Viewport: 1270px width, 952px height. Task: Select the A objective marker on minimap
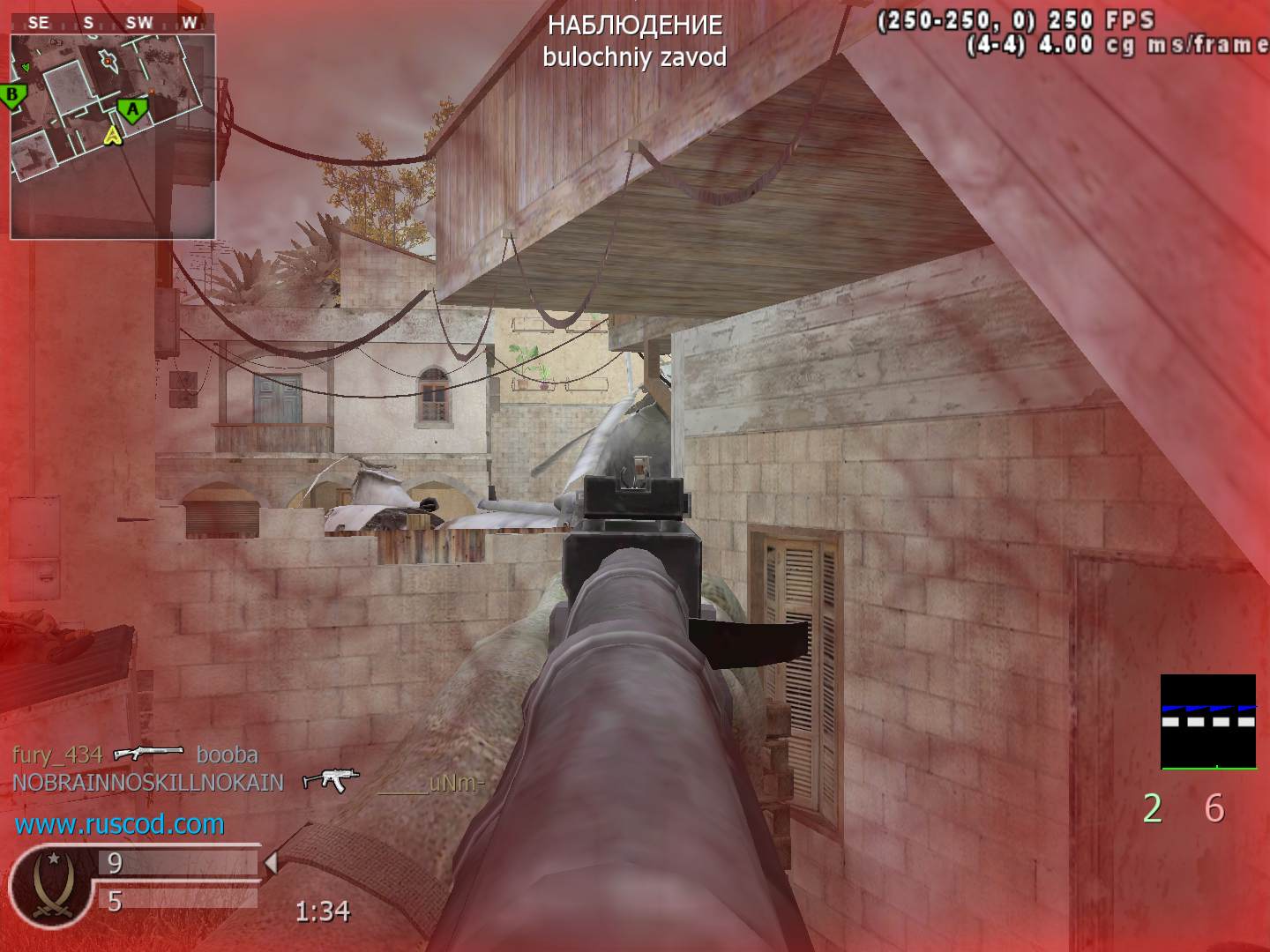(132, 110)
